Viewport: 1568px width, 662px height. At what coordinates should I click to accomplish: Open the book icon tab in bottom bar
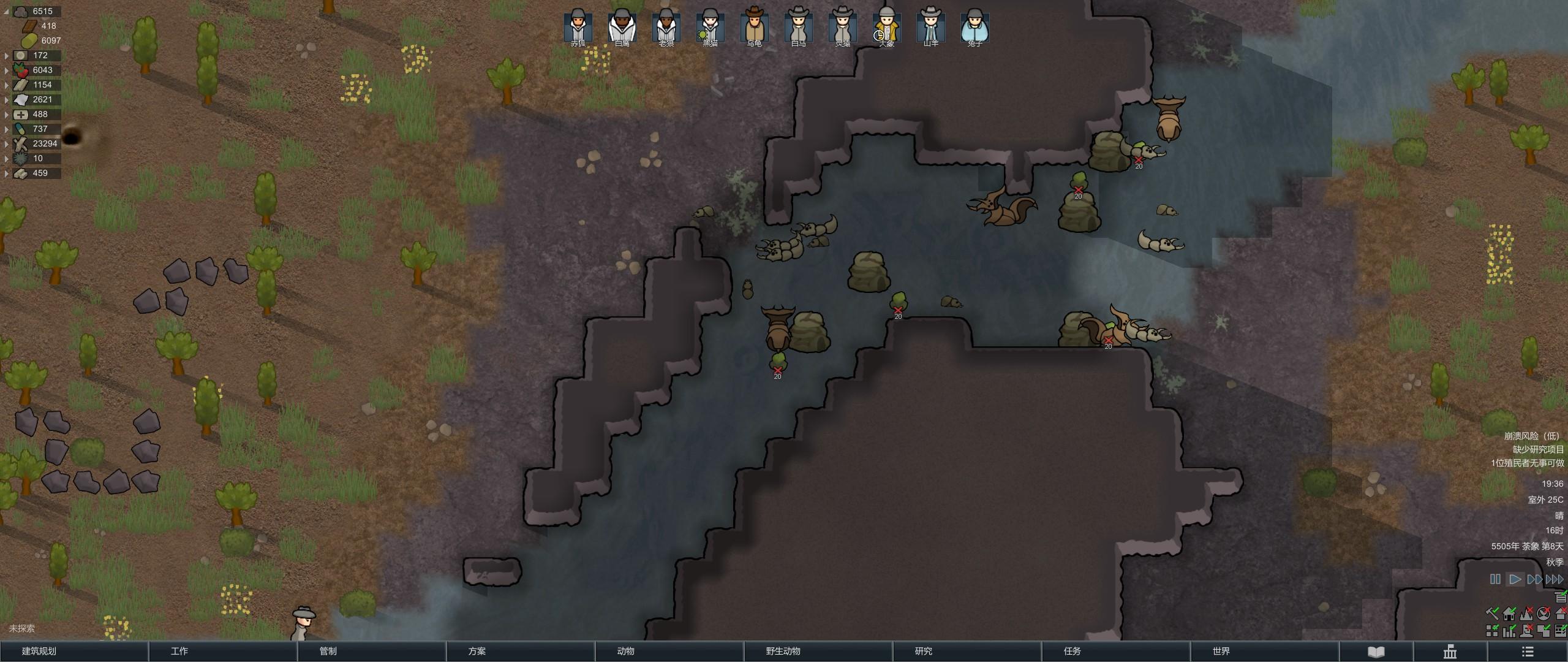pos(1376,652)
